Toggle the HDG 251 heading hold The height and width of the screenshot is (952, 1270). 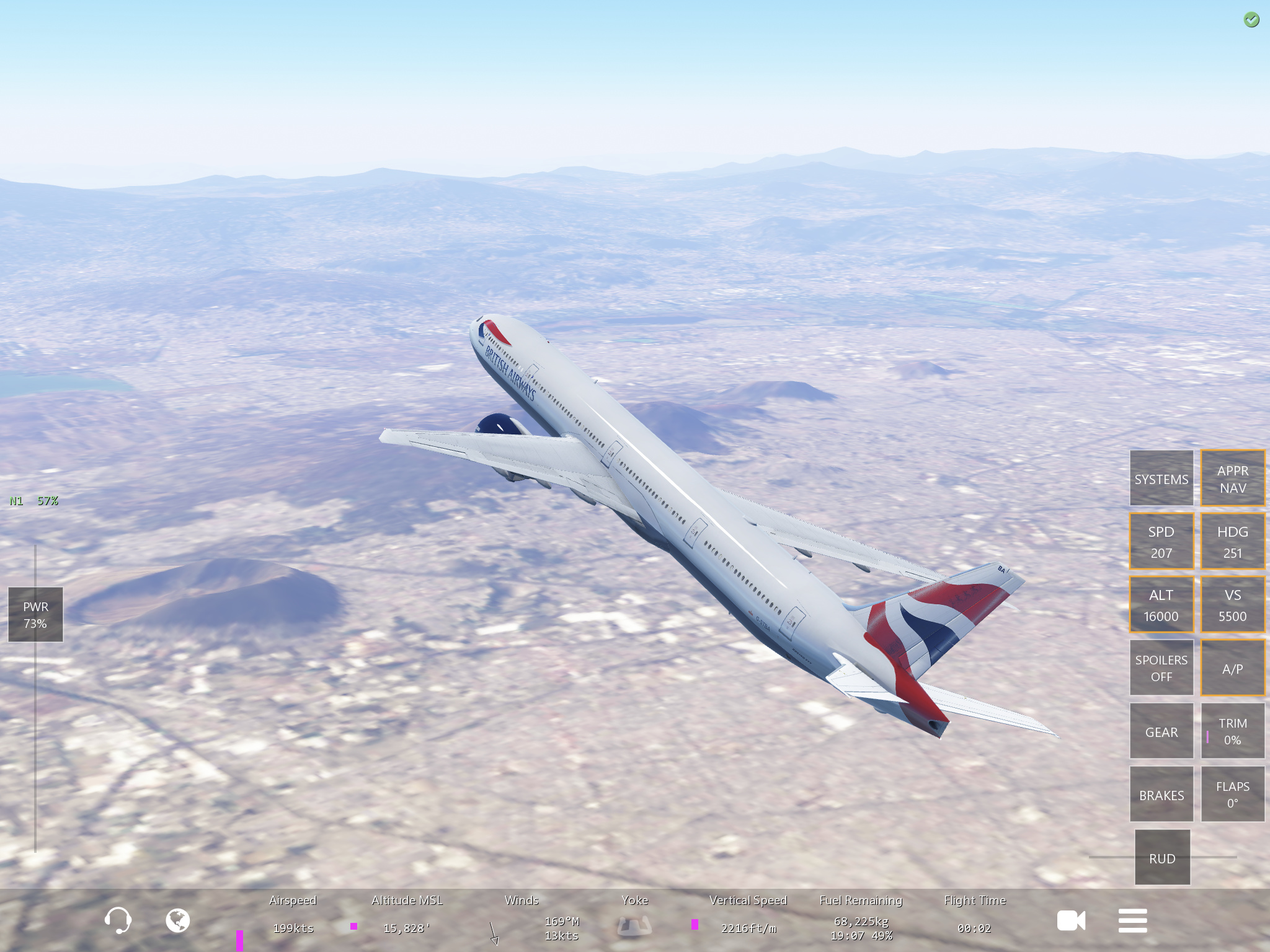coord(1232,542)
